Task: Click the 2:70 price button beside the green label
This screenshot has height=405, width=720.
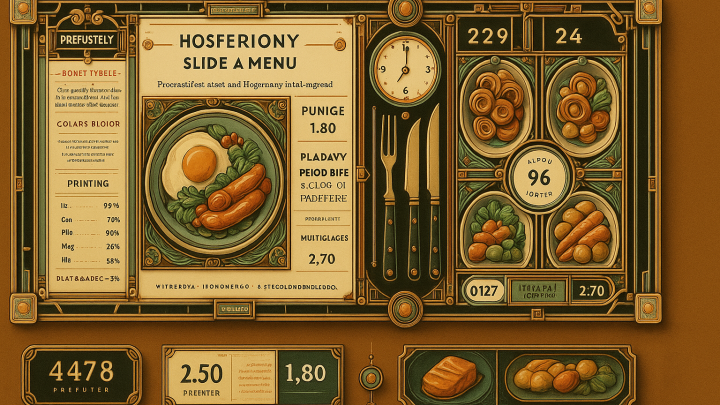Action: pyautogui.click(x=594, y=292)
